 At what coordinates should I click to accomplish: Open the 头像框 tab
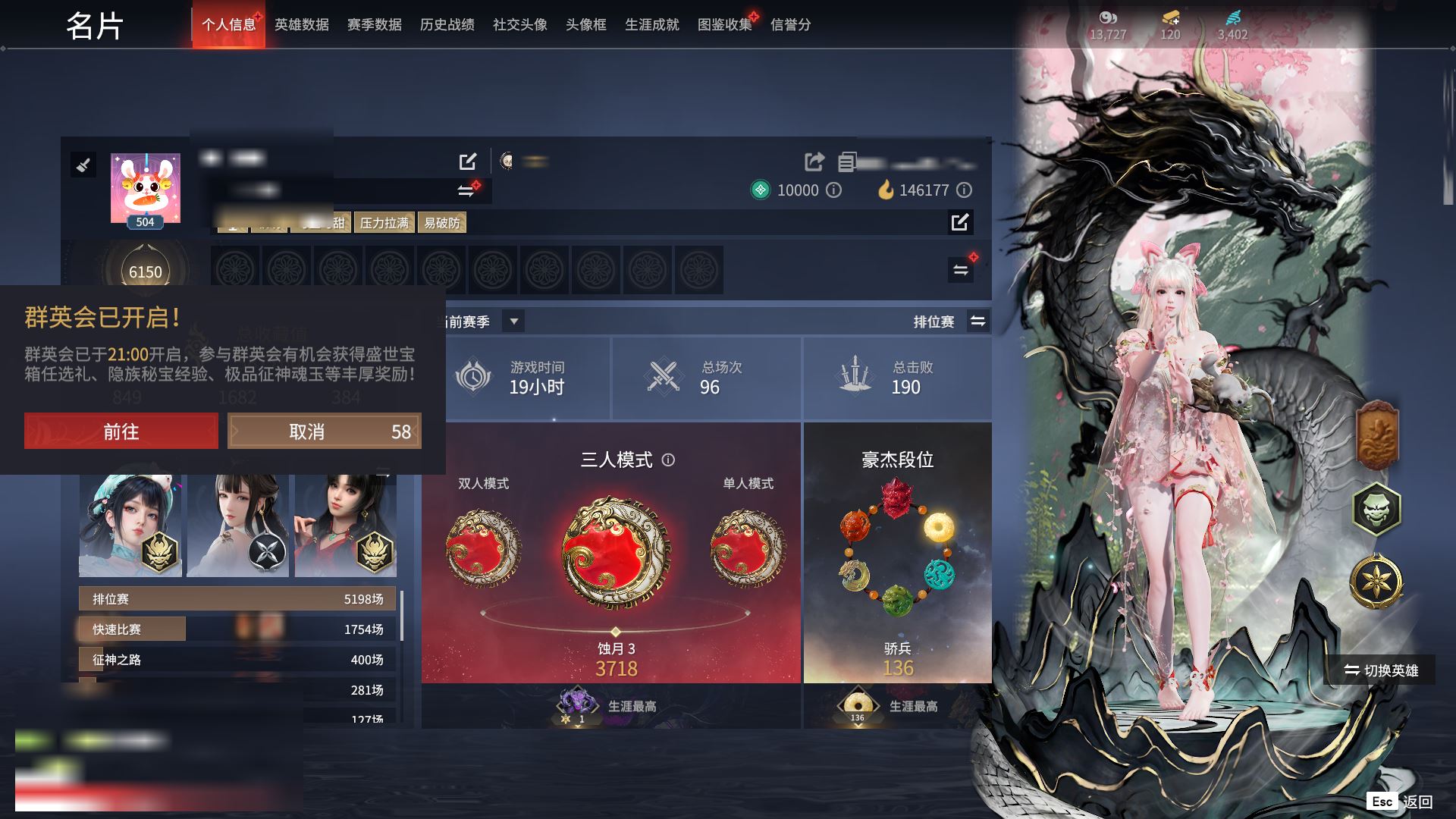pyautogui.click(x=585, y=25)
